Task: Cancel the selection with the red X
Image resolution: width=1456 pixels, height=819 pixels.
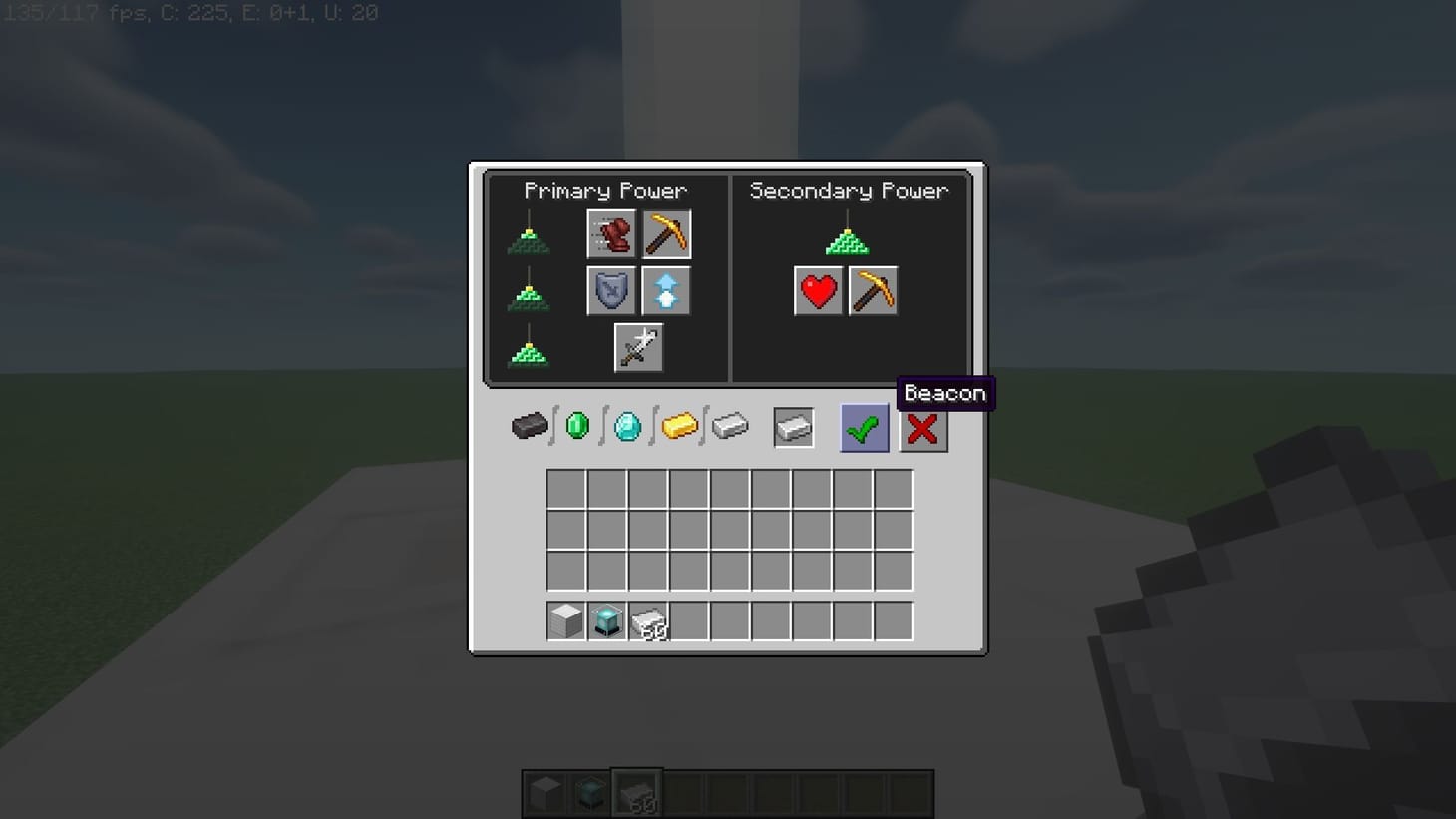Action: 922,428
